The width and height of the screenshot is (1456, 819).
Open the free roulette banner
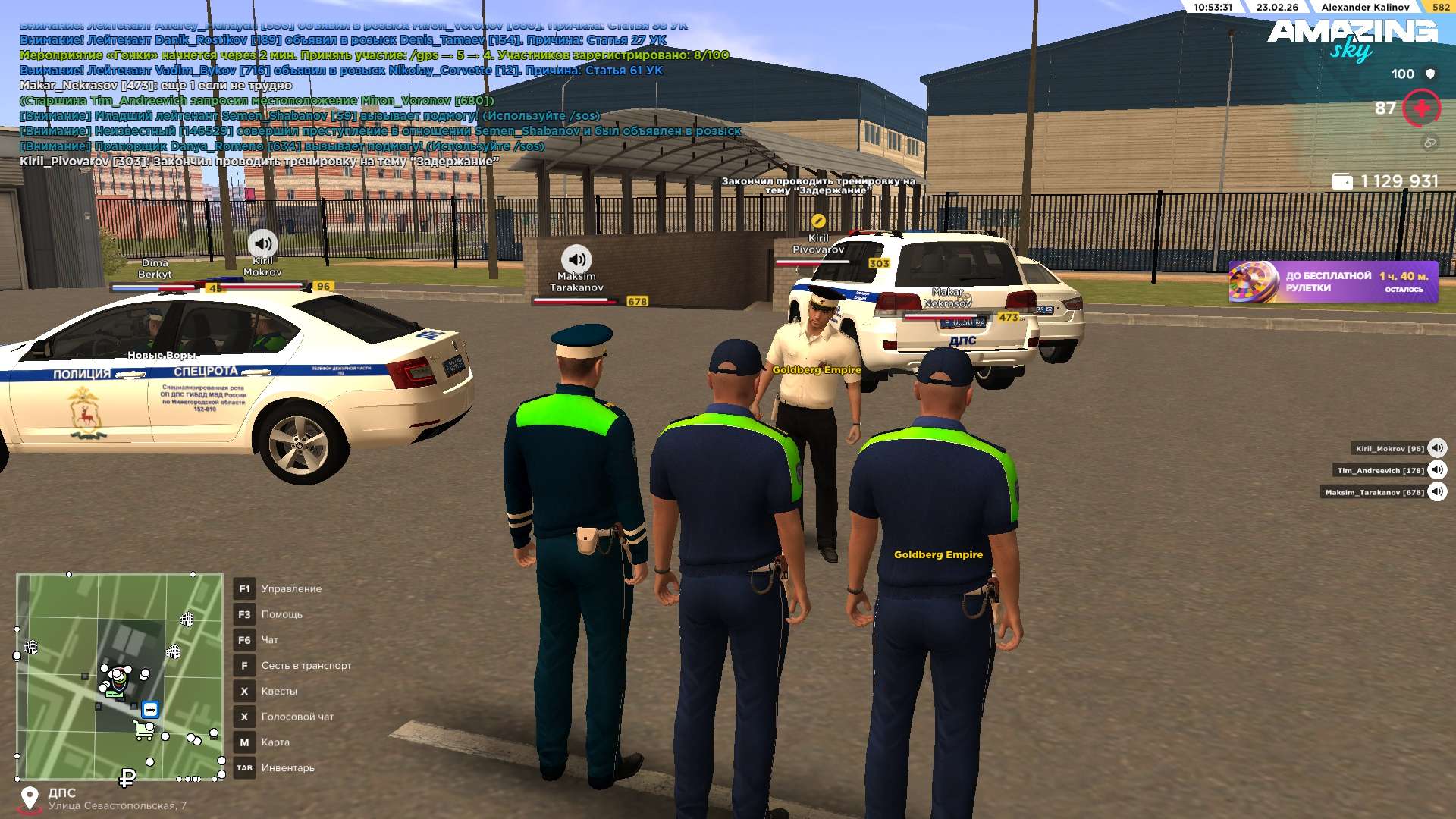(1332, 282)
